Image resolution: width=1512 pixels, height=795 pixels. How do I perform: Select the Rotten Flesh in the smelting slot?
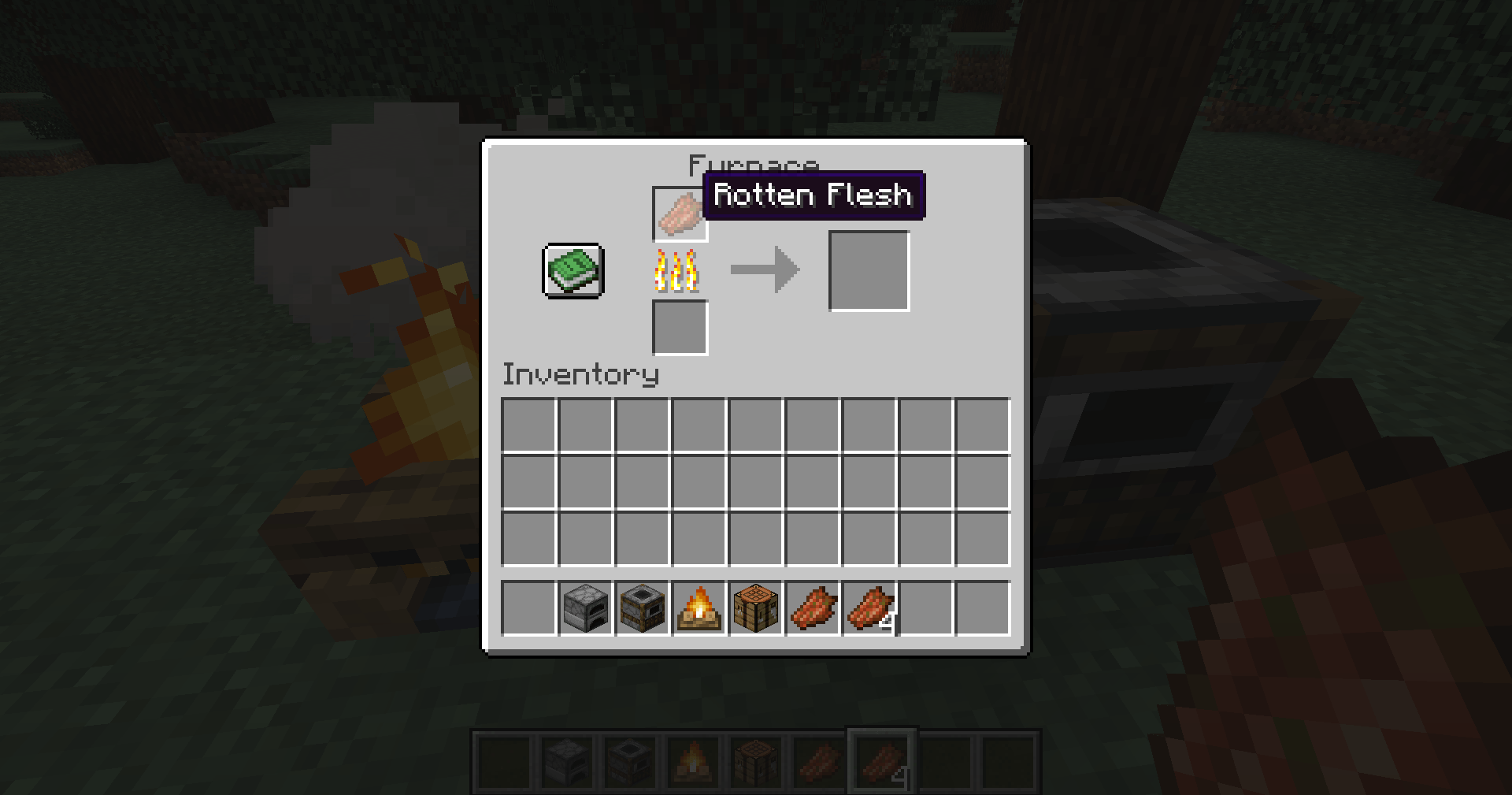[x=679, y=214]
